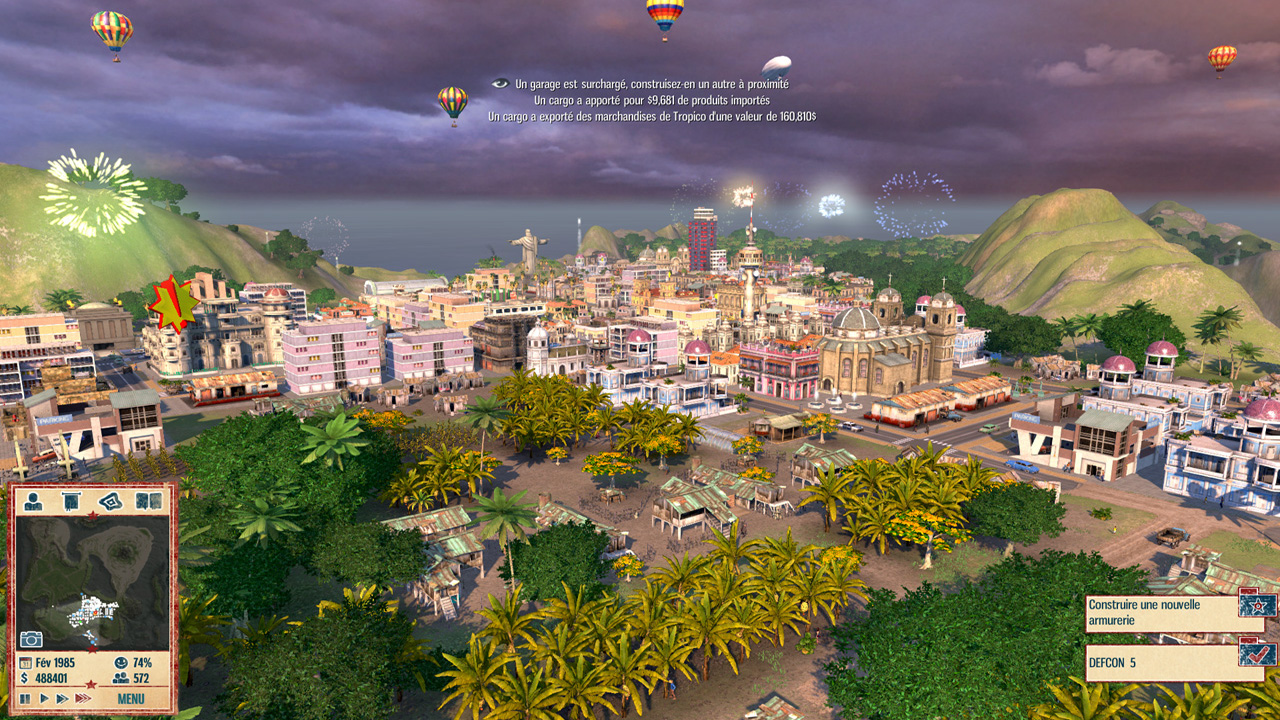Toggle the island overlay map icon
This screenshot has height=720, width=1280.
(110, 501)
